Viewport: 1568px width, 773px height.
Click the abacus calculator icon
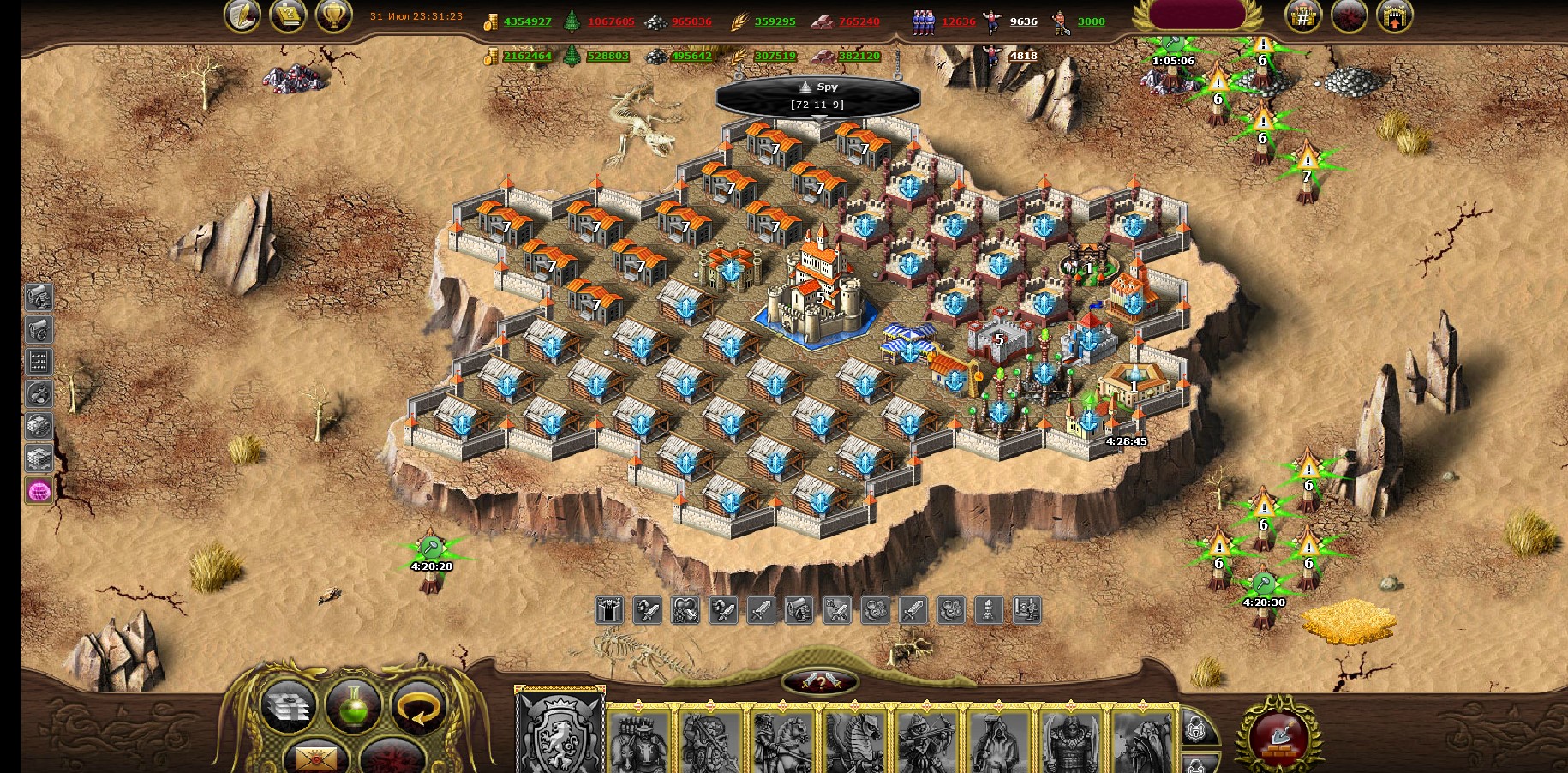[x=39, y=361]
